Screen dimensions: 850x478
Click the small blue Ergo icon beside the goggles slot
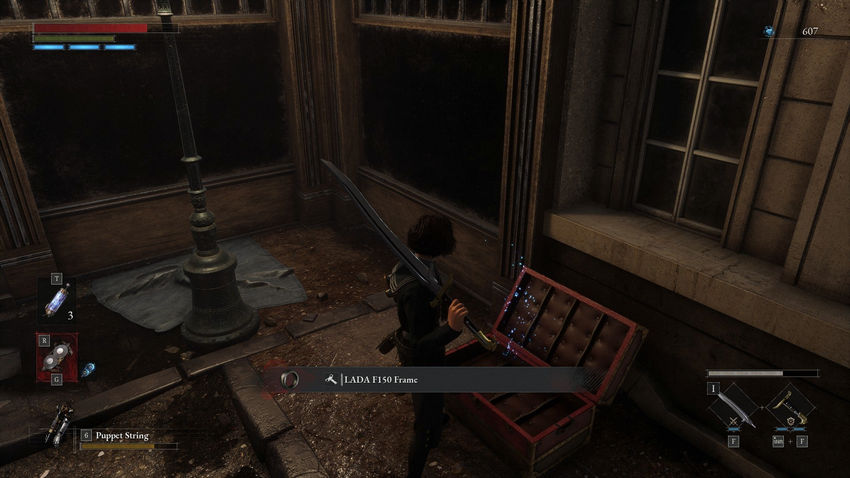[87, 370]
